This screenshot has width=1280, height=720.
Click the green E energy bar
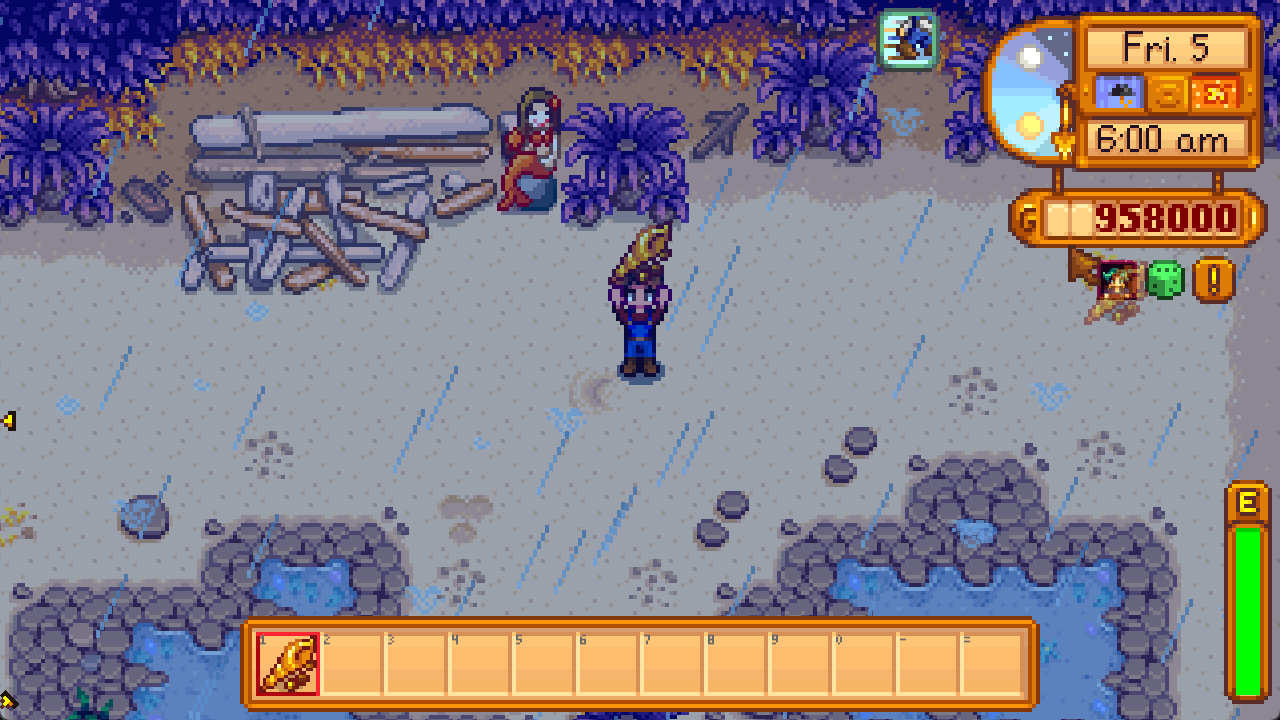click(1246, 590)
